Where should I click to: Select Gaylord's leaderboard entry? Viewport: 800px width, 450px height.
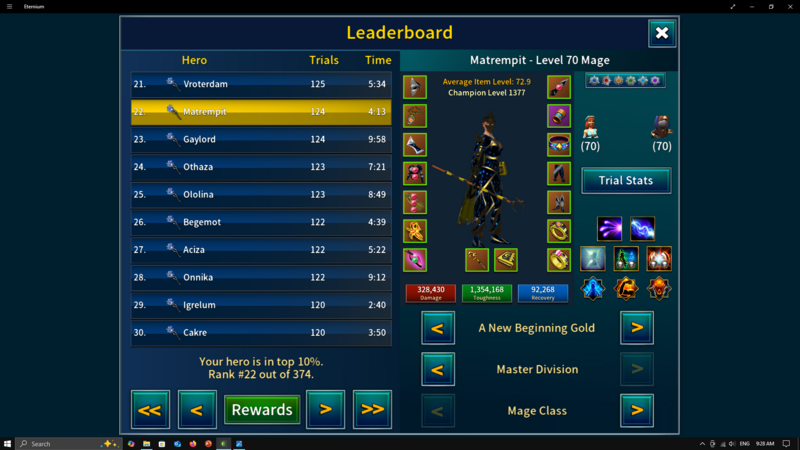coord(261,139)
